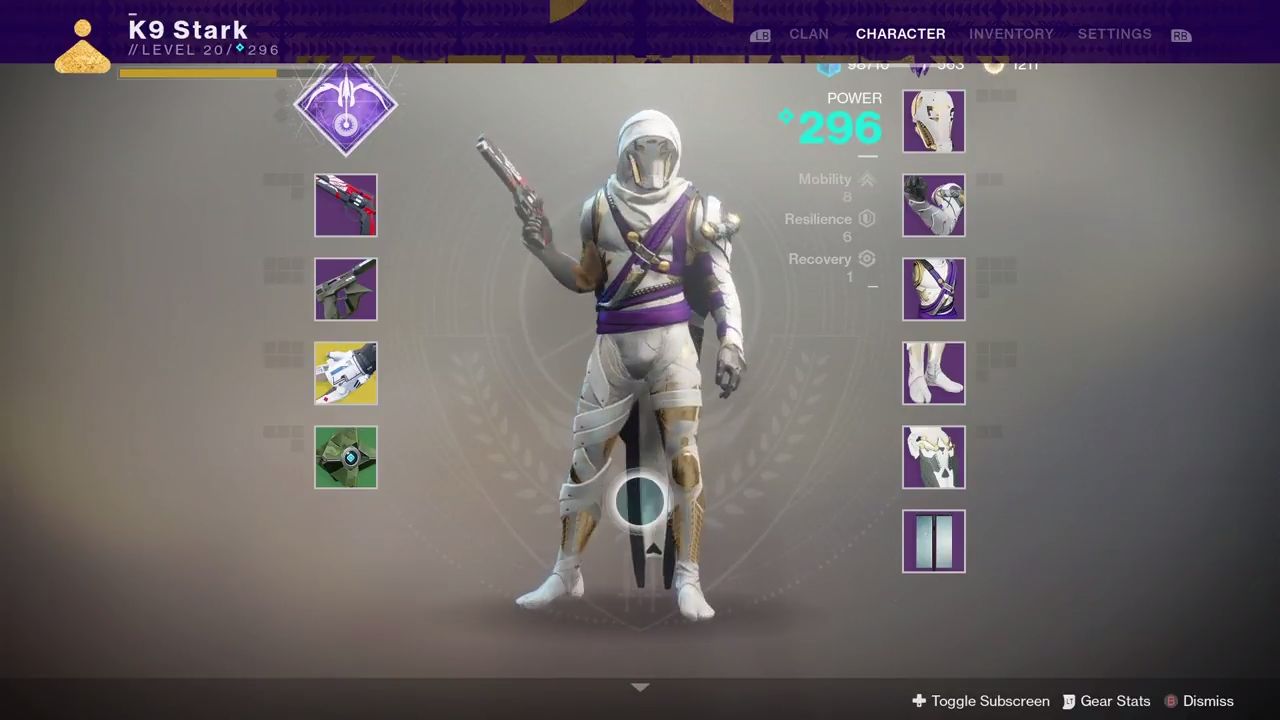Select the gauntlets armor slot
This screenshot has height=720, width=1280.
pos(934,205)
